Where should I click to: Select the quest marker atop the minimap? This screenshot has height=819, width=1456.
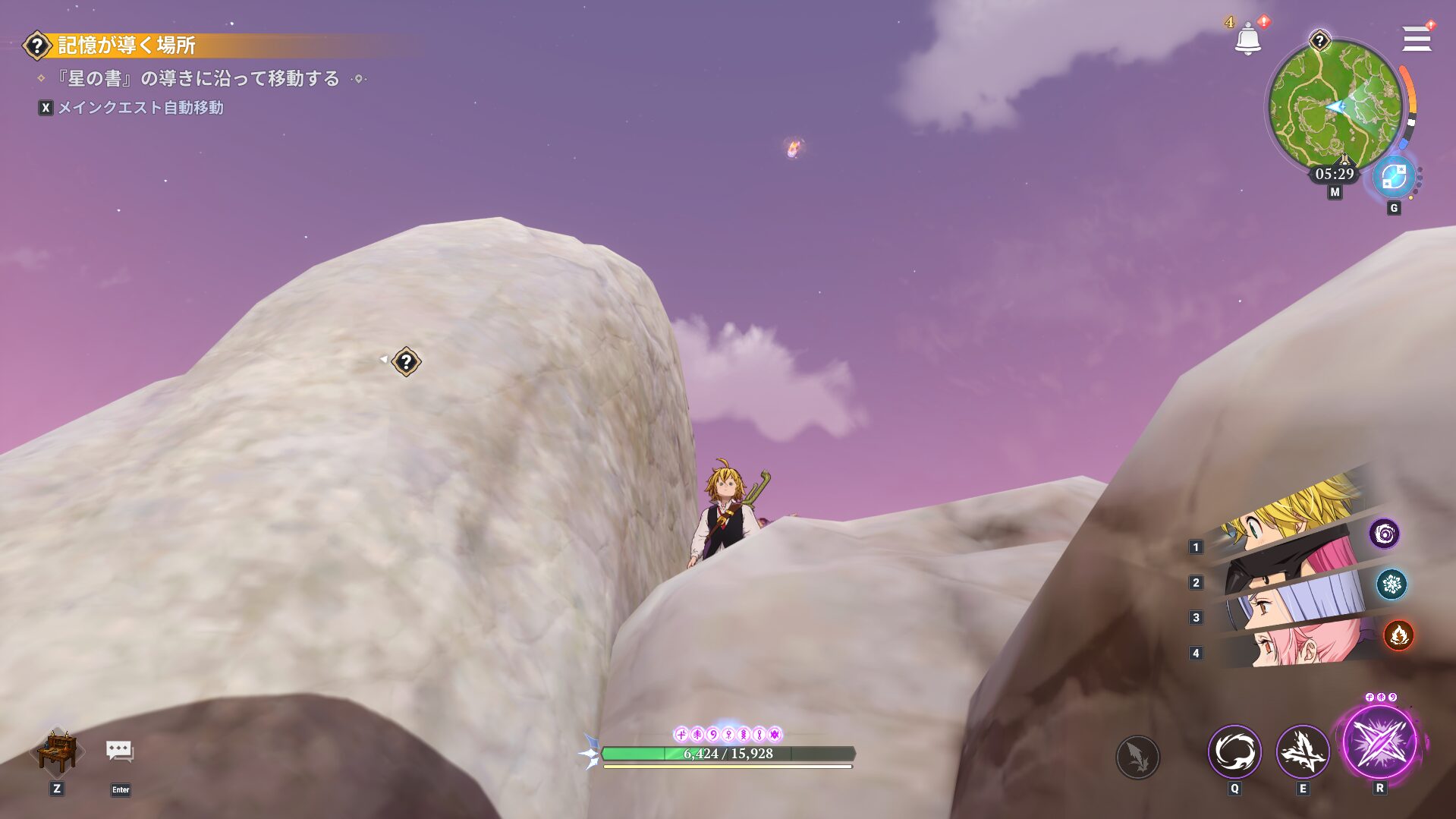[x=1319, y=40]
